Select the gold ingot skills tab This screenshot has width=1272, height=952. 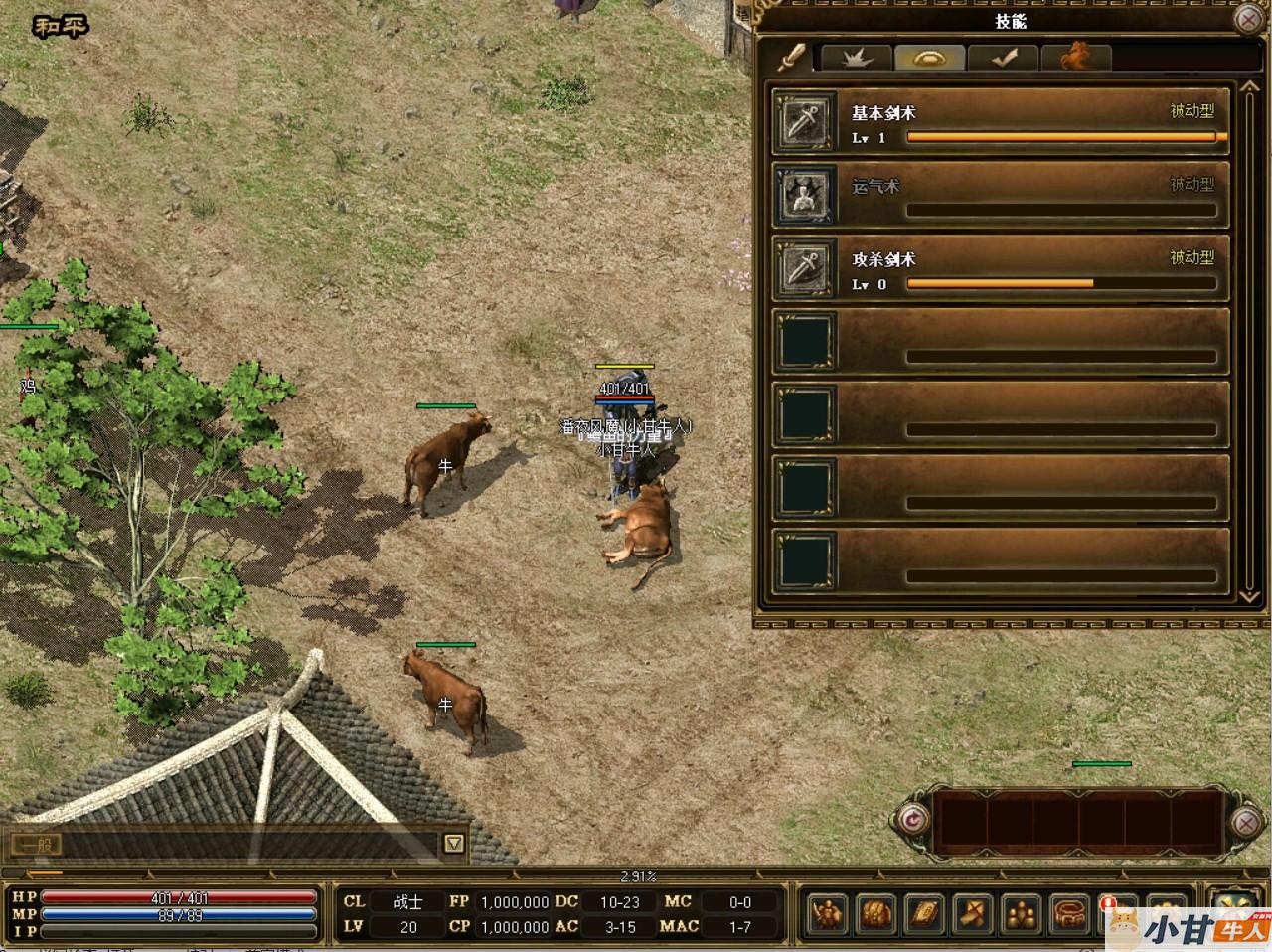point(929,58)
